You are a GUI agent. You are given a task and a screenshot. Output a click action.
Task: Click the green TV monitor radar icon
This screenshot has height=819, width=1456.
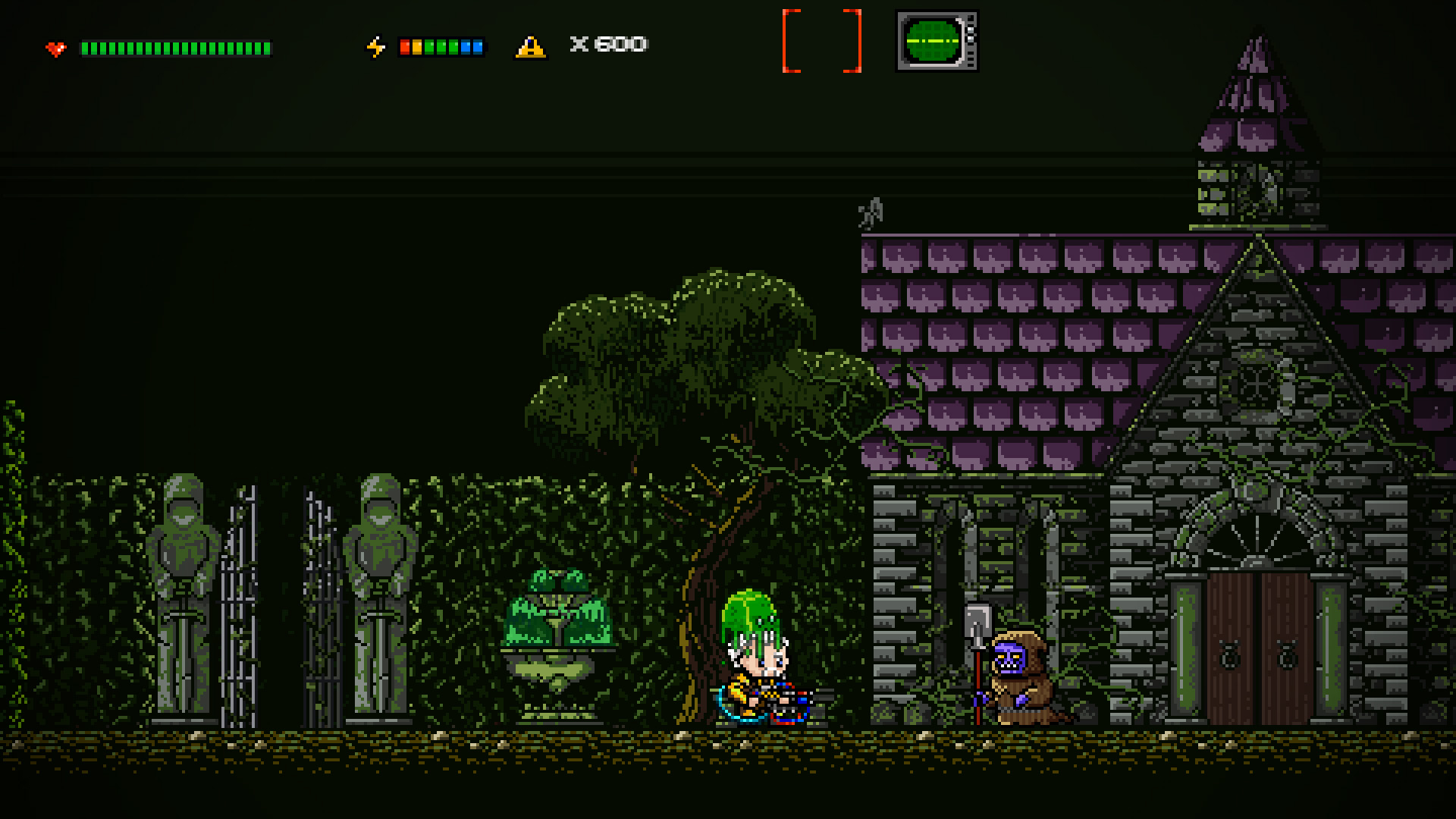point(936,41)
